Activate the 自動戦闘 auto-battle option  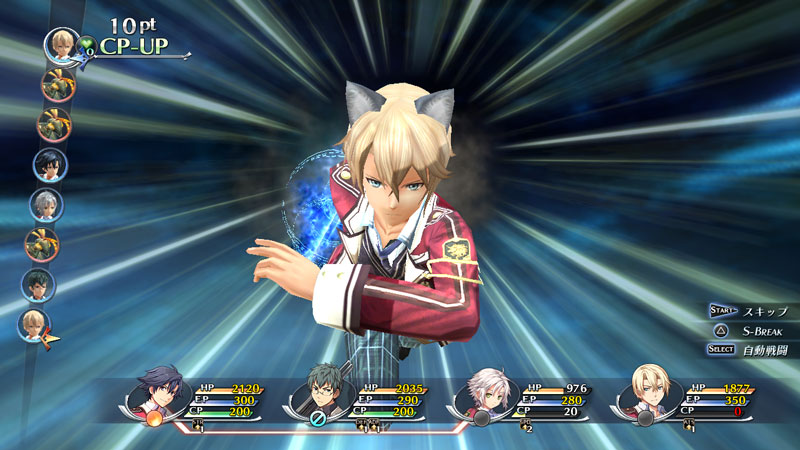click(x=765, y=349)
